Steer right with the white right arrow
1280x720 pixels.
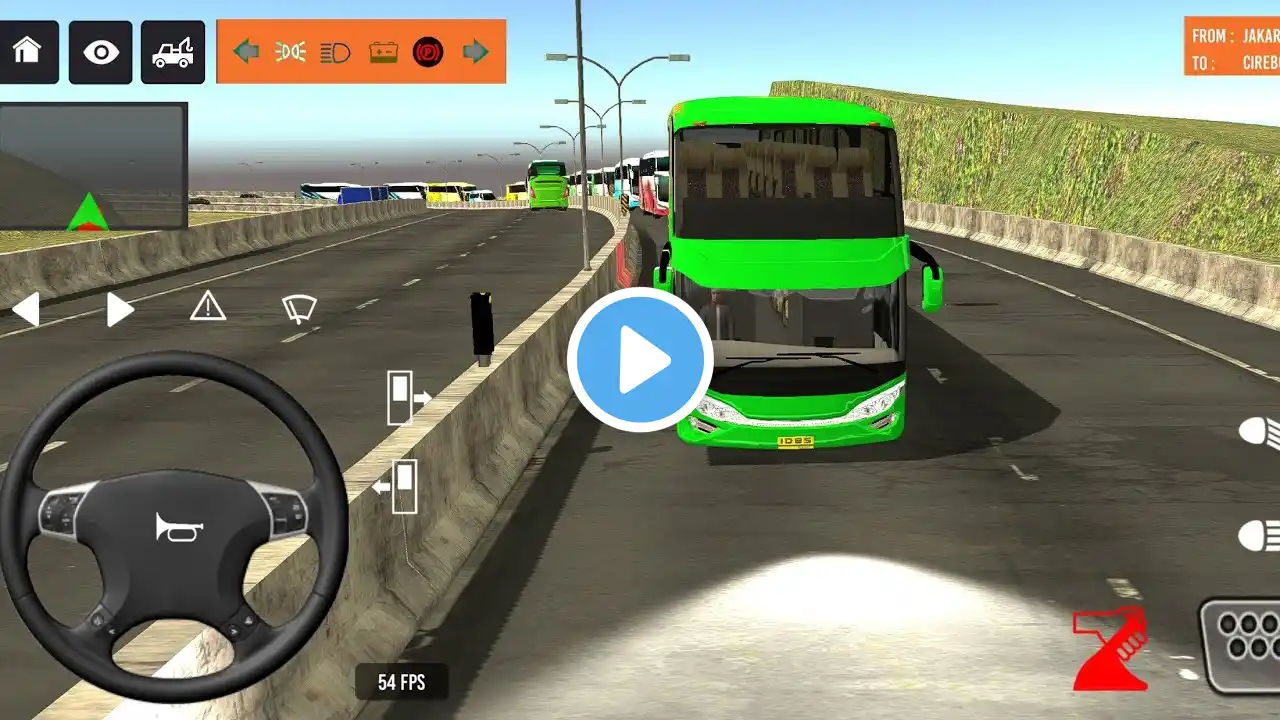120,309
